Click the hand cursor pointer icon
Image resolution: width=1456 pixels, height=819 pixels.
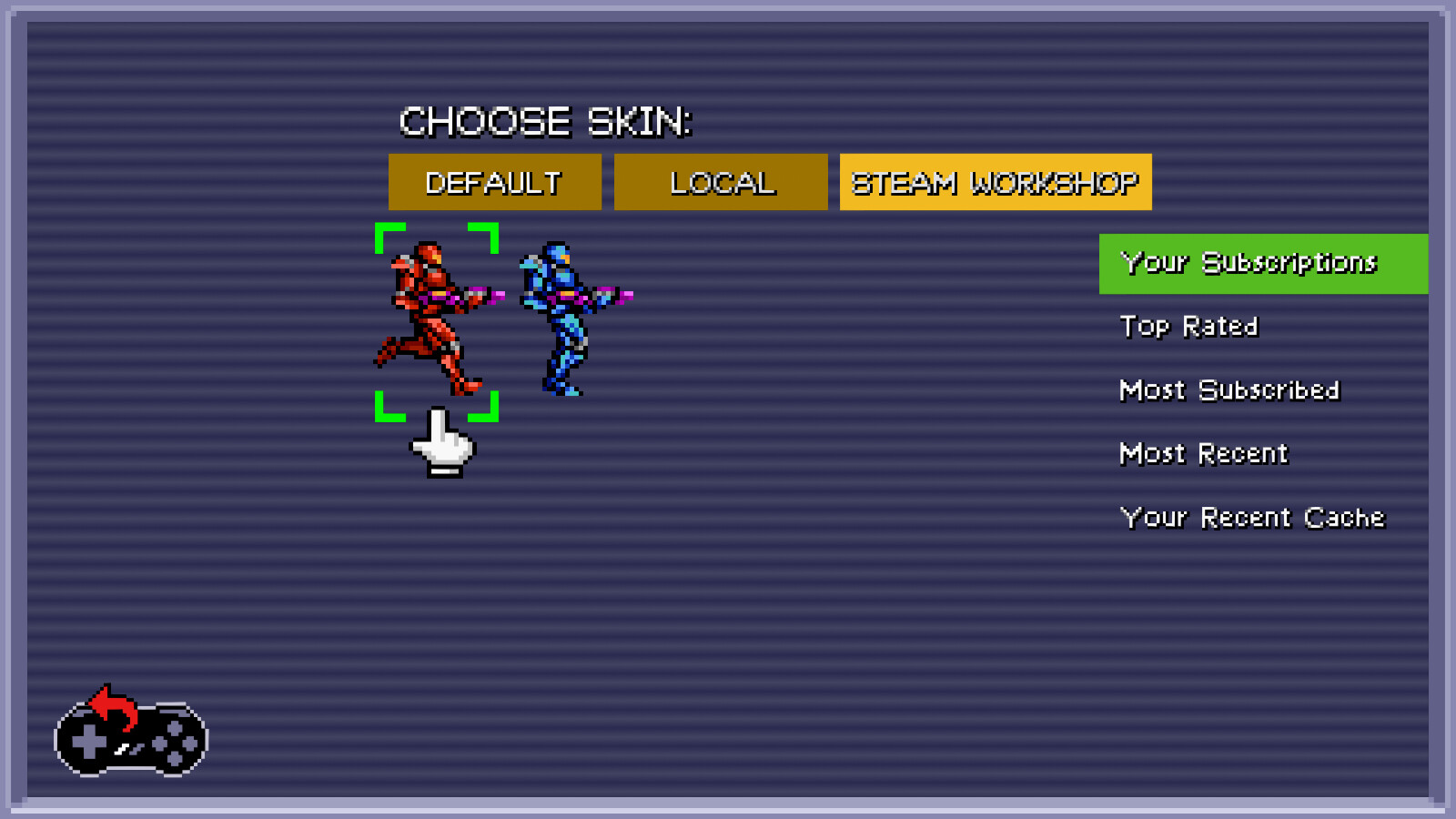[x=443, y=446]
